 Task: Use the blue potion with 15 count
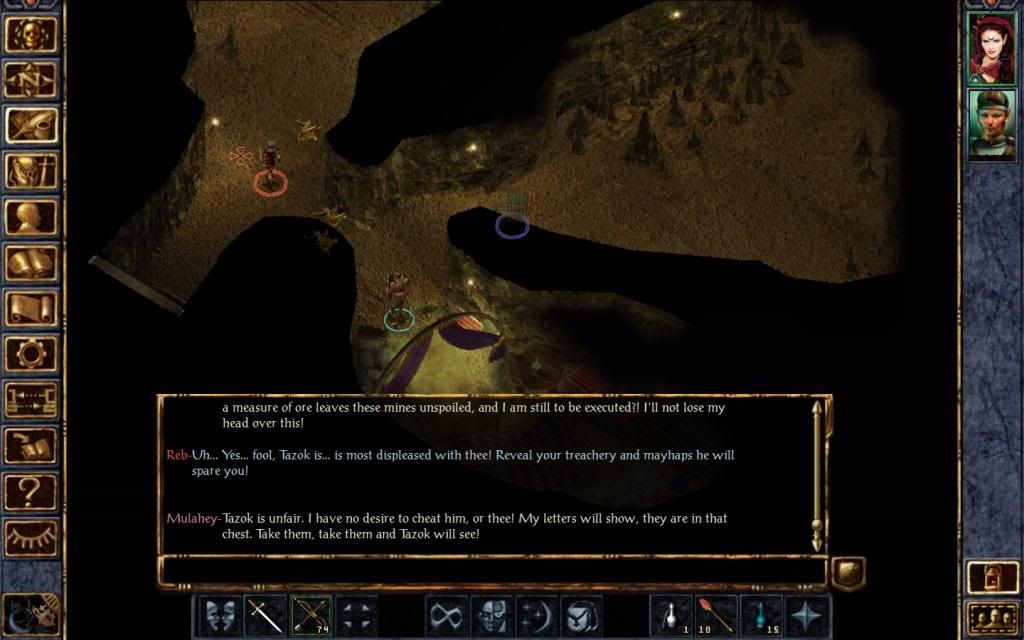[x=761, y=615]
